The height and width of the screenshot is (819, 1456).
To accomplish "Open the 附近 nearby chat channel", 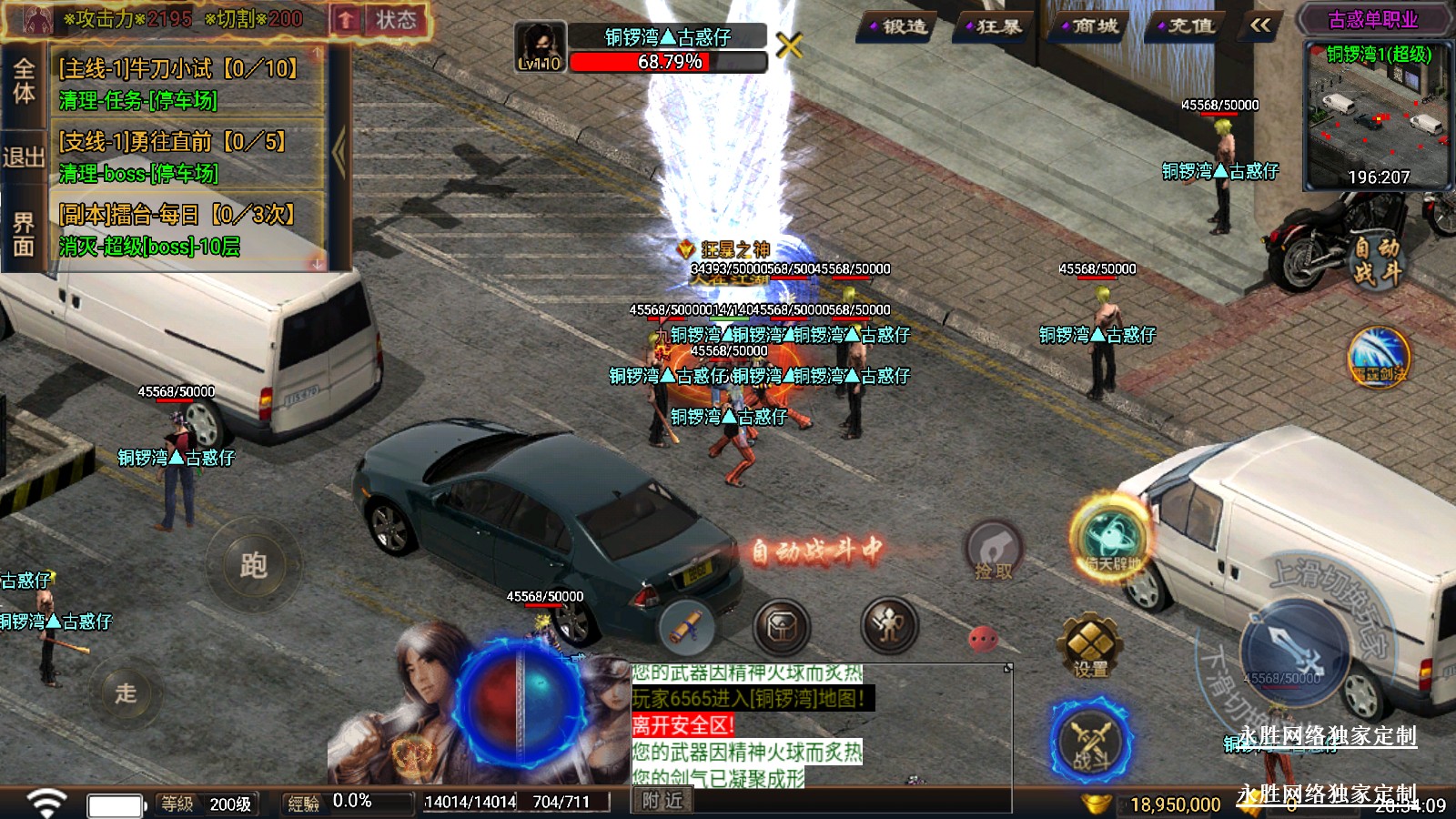I will [x=662, y=801].
